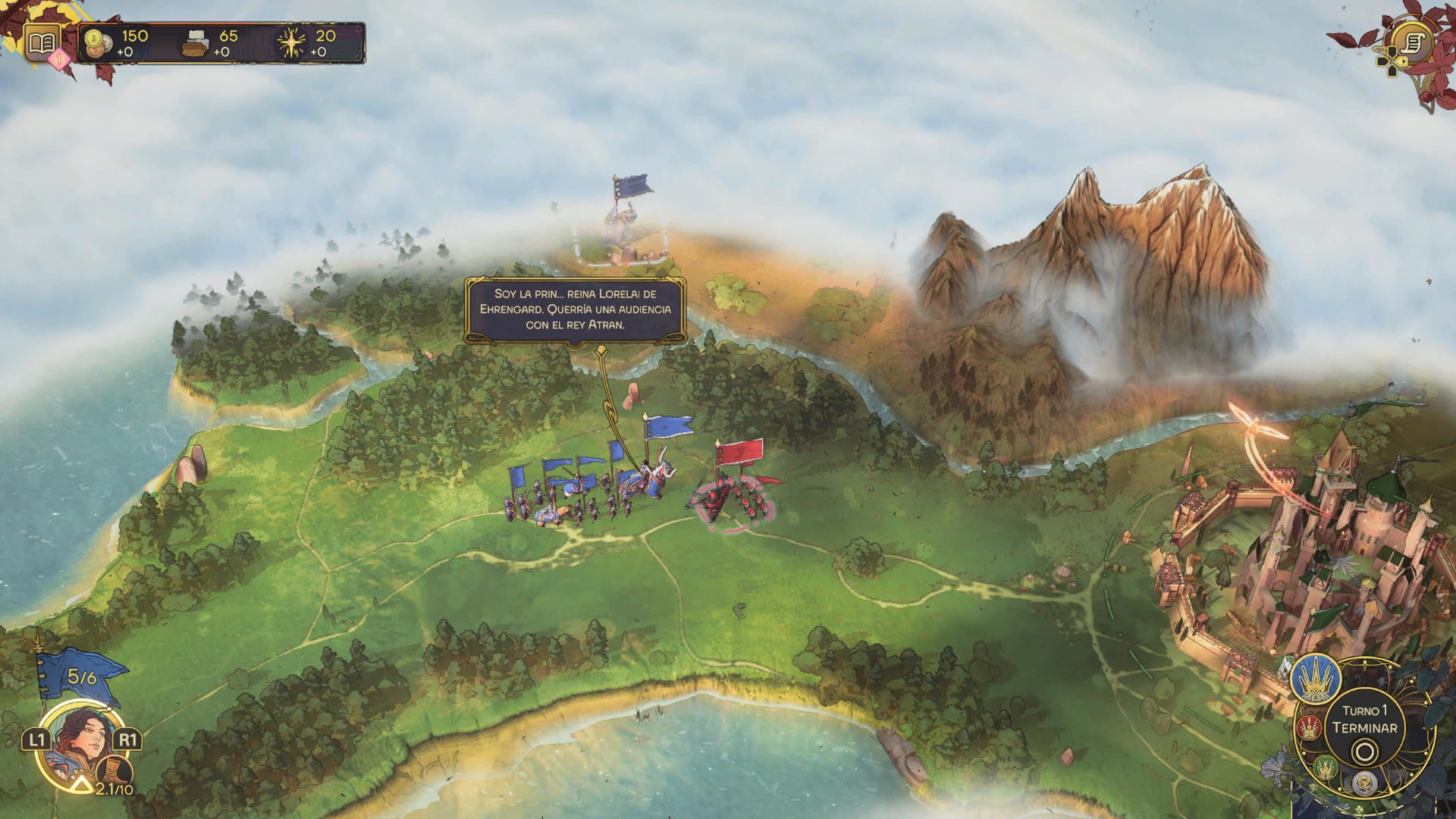Open the book journal icon
Viewport: 1456px width, 819px height.
click(42, 42)
